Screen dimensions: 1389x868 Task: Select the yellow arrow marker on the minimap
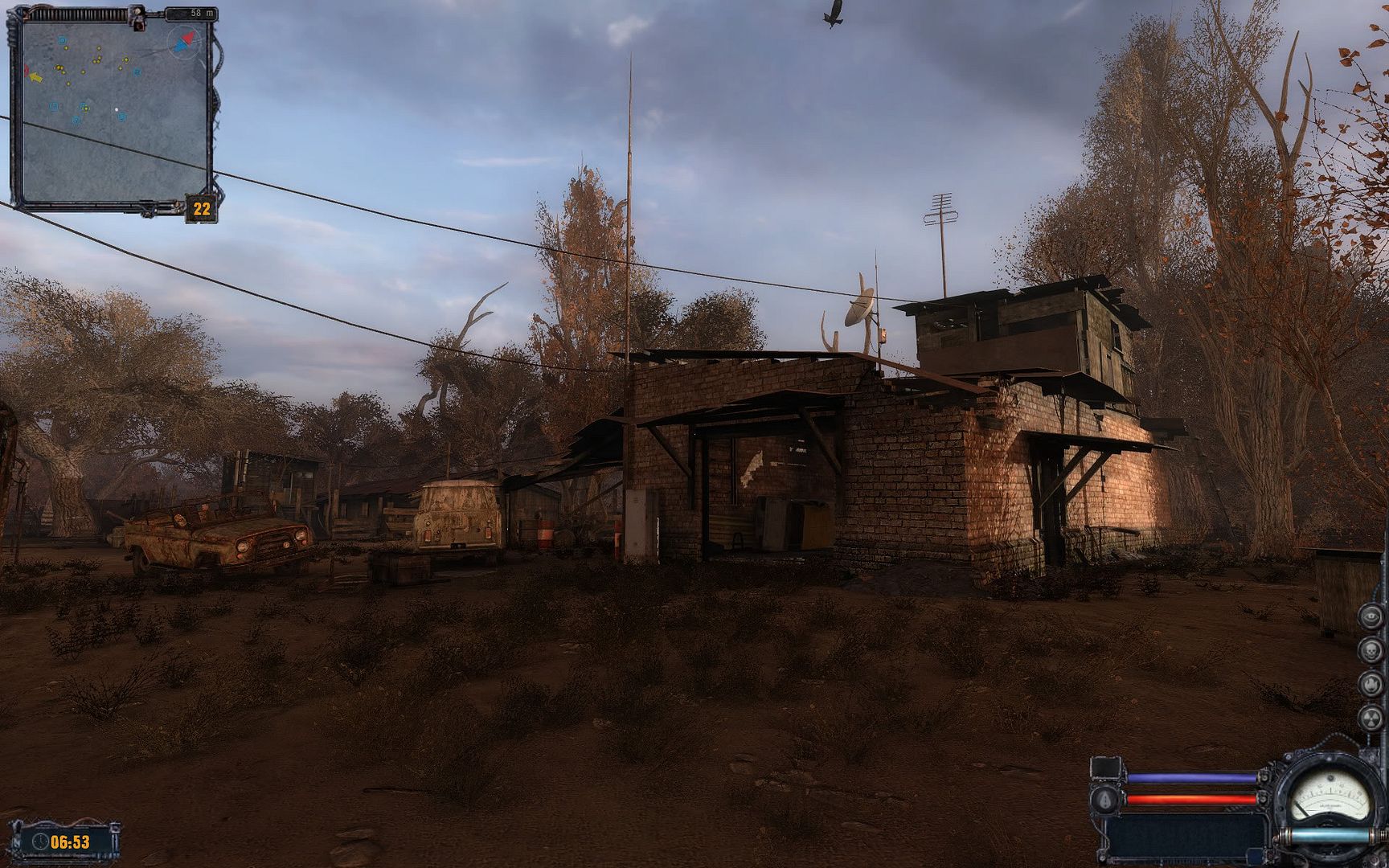click(x=35, y=77)
